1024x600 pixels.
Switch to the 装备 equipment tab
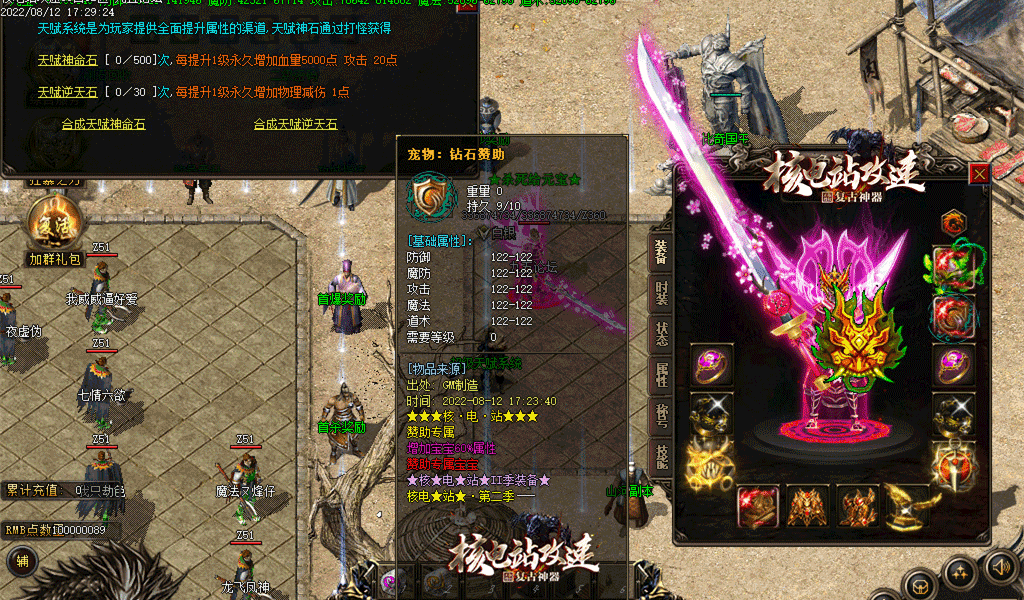tap(661, 251)
